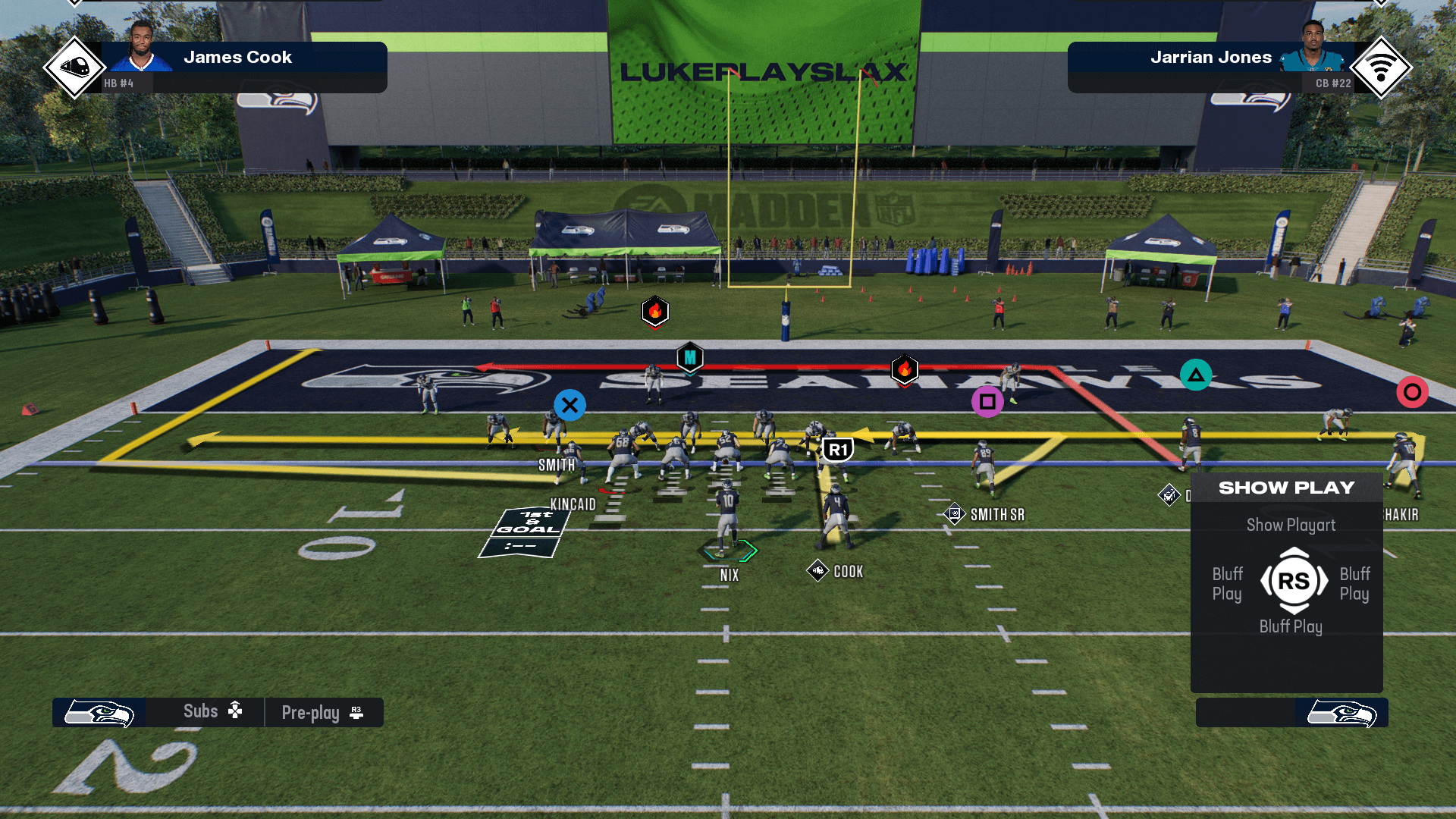The image size is (1456, 819).
Task: Select the Cook halfback label
Action: 848,572
